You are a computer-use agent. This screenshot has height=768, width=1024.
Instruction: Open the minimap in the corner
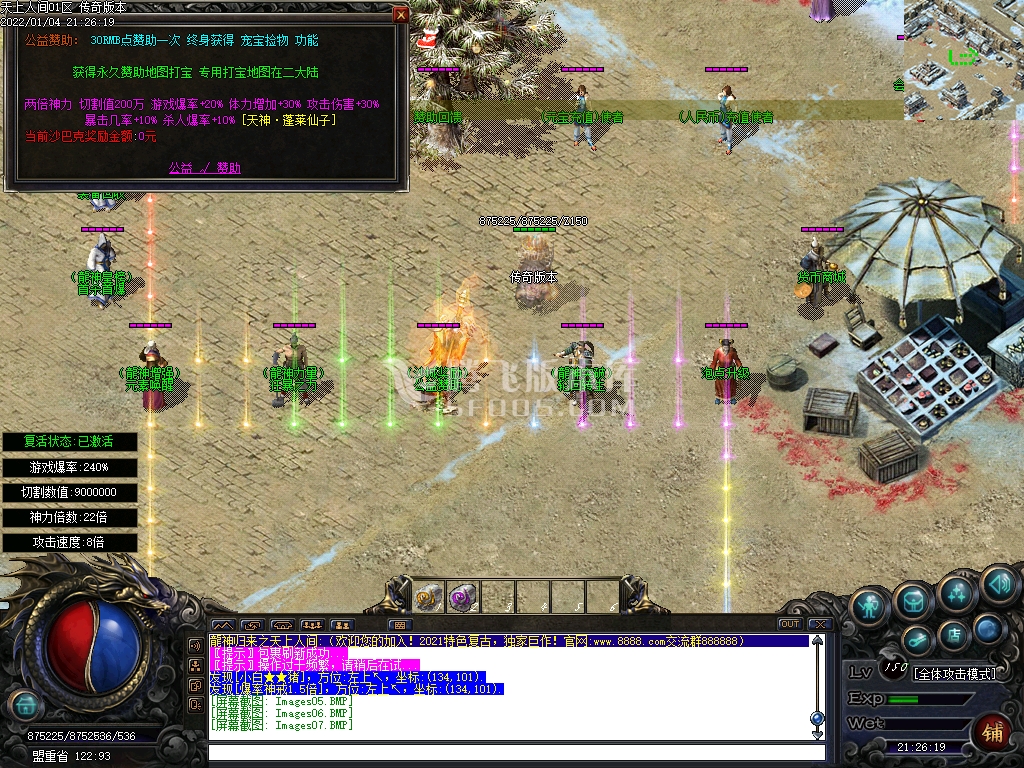962,45
